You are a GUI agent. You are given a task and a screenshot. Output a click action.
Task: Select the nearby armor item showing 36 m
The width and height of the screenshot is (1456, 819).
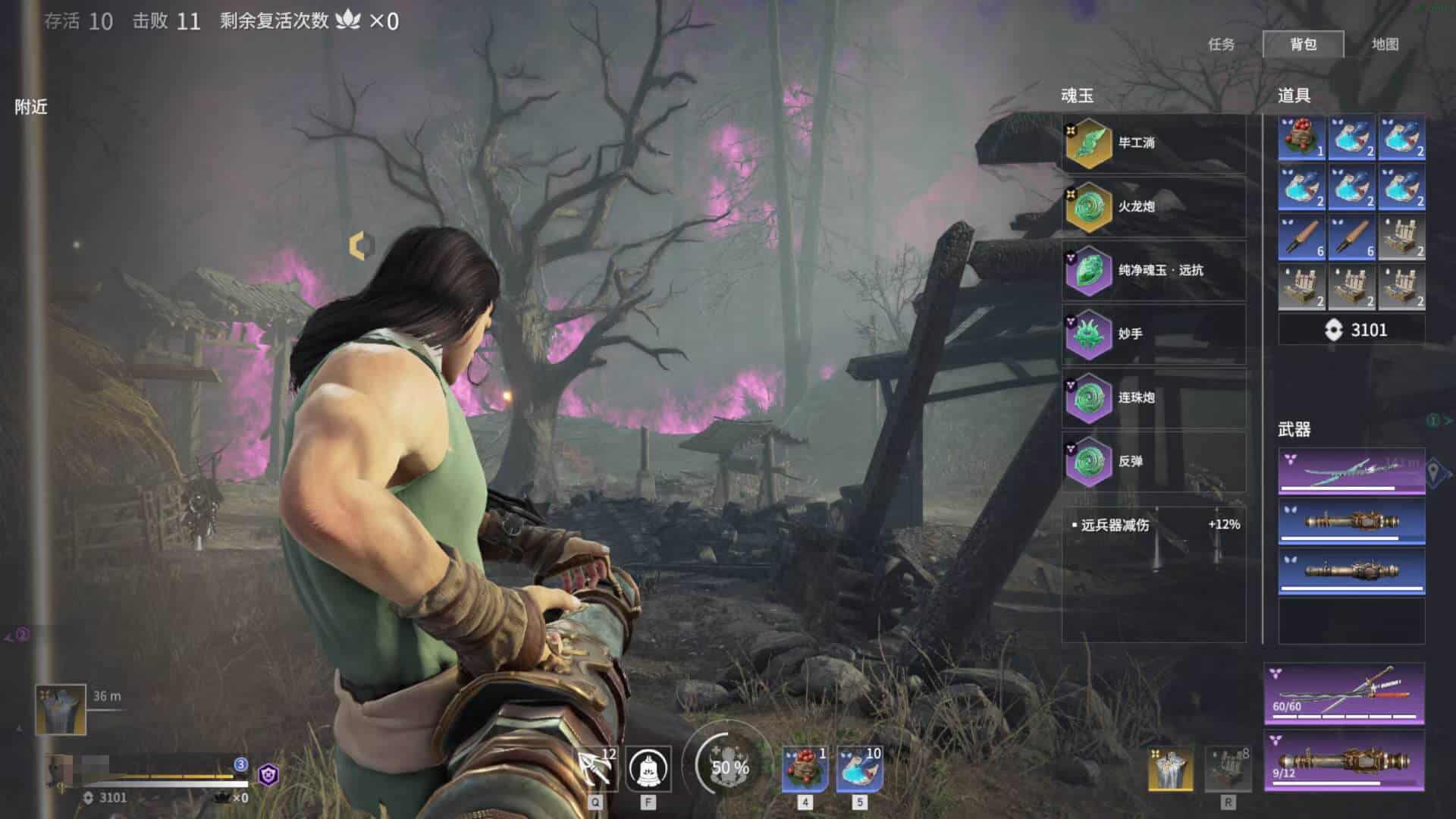coord(61,710)
